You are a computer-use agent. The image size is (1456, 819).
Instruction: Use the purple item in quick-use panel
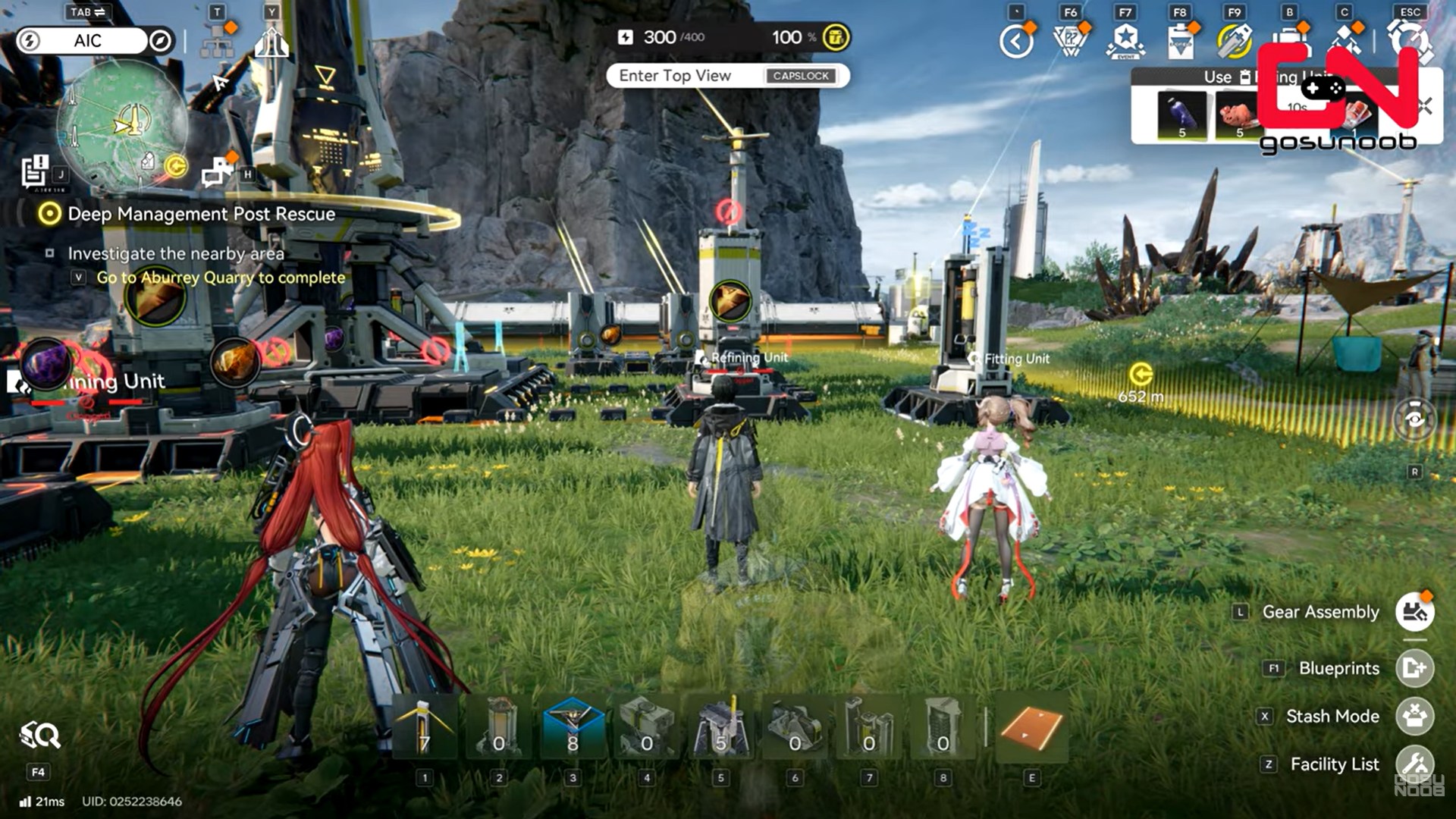[x=1181, y=115]
